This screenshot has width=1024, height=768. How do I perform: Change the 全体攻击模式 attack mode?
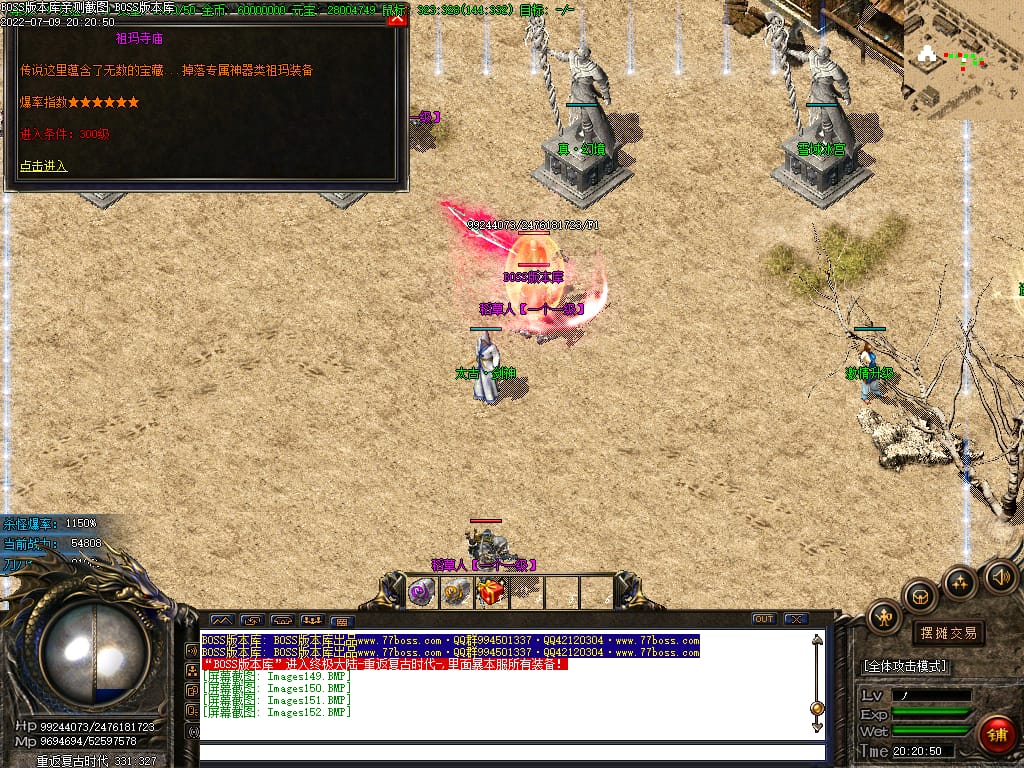(905, 666)
